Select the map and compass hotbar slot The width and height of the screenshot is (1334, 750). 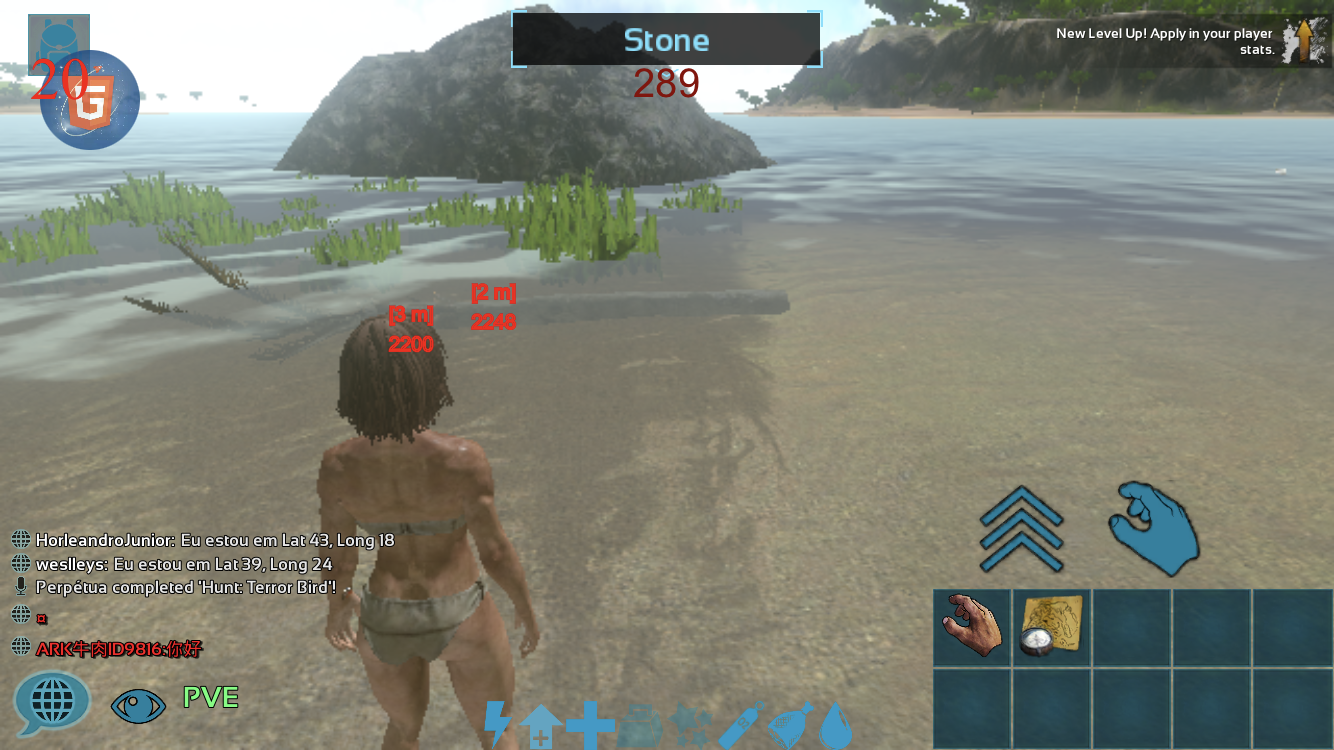pyautogui.click(x=1052, y=627)
